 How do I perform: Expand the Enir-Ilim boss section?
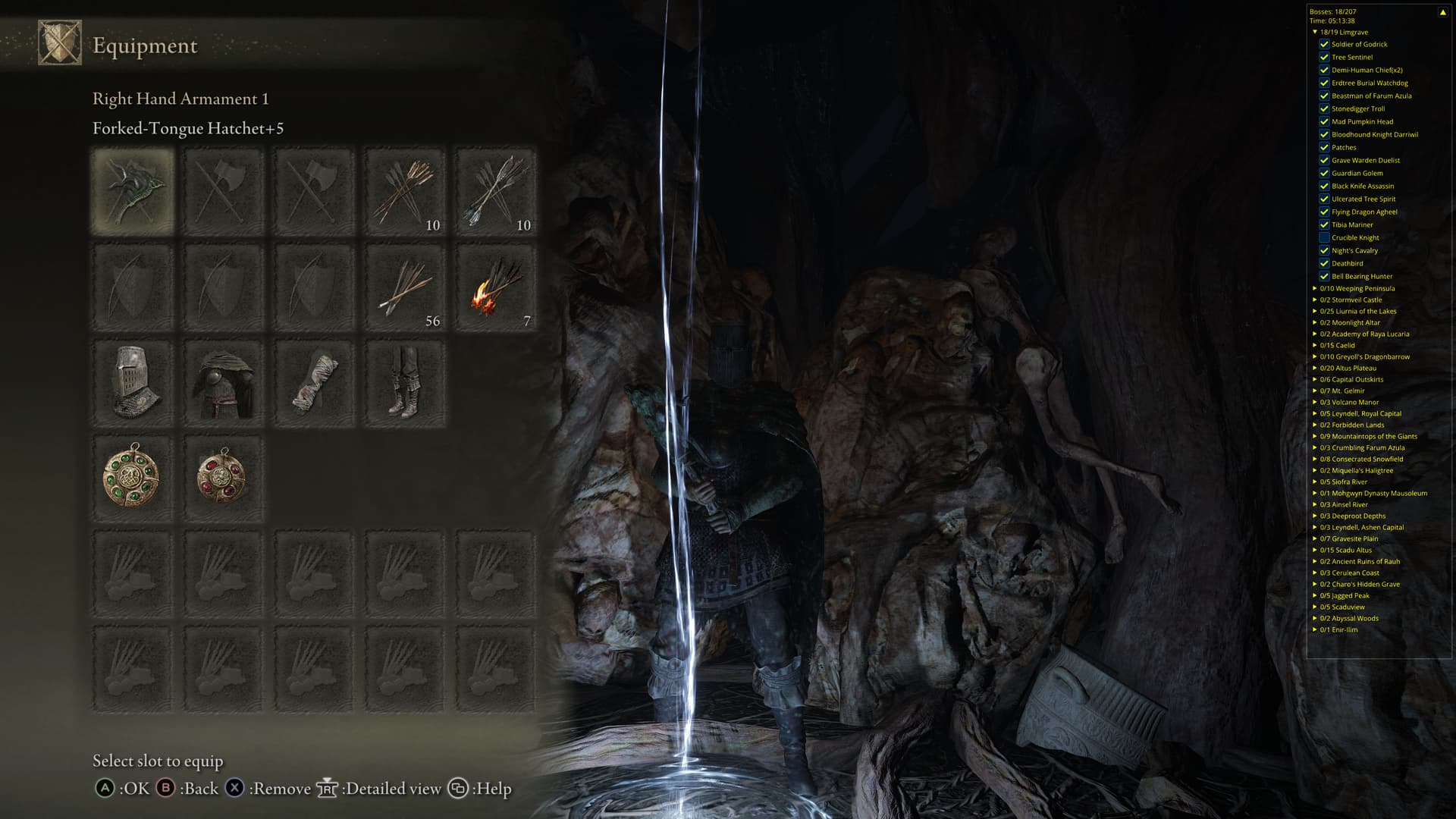click(1315, 629)
